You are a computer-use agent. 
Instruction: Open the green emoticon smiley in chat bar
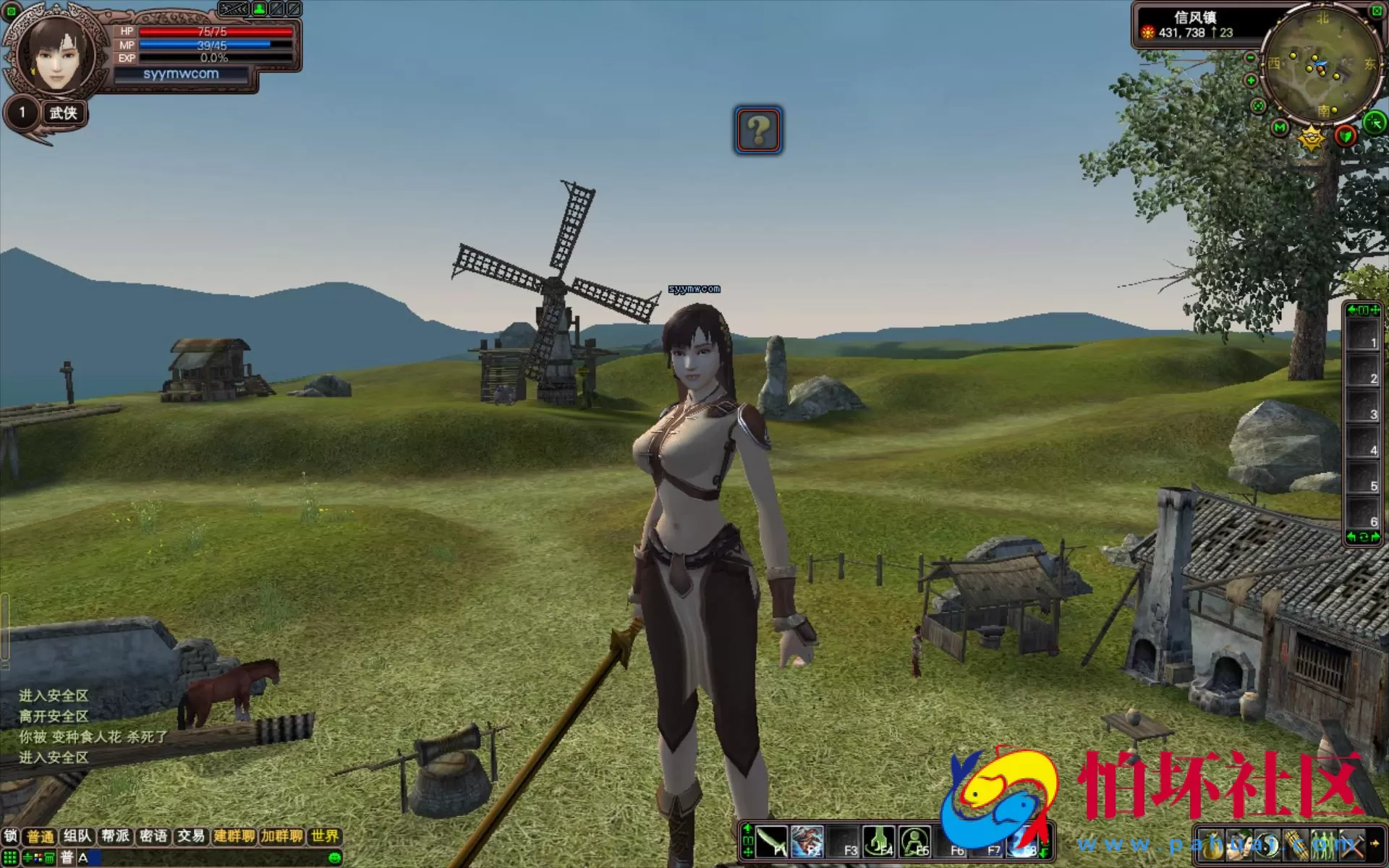coord(334,858)
